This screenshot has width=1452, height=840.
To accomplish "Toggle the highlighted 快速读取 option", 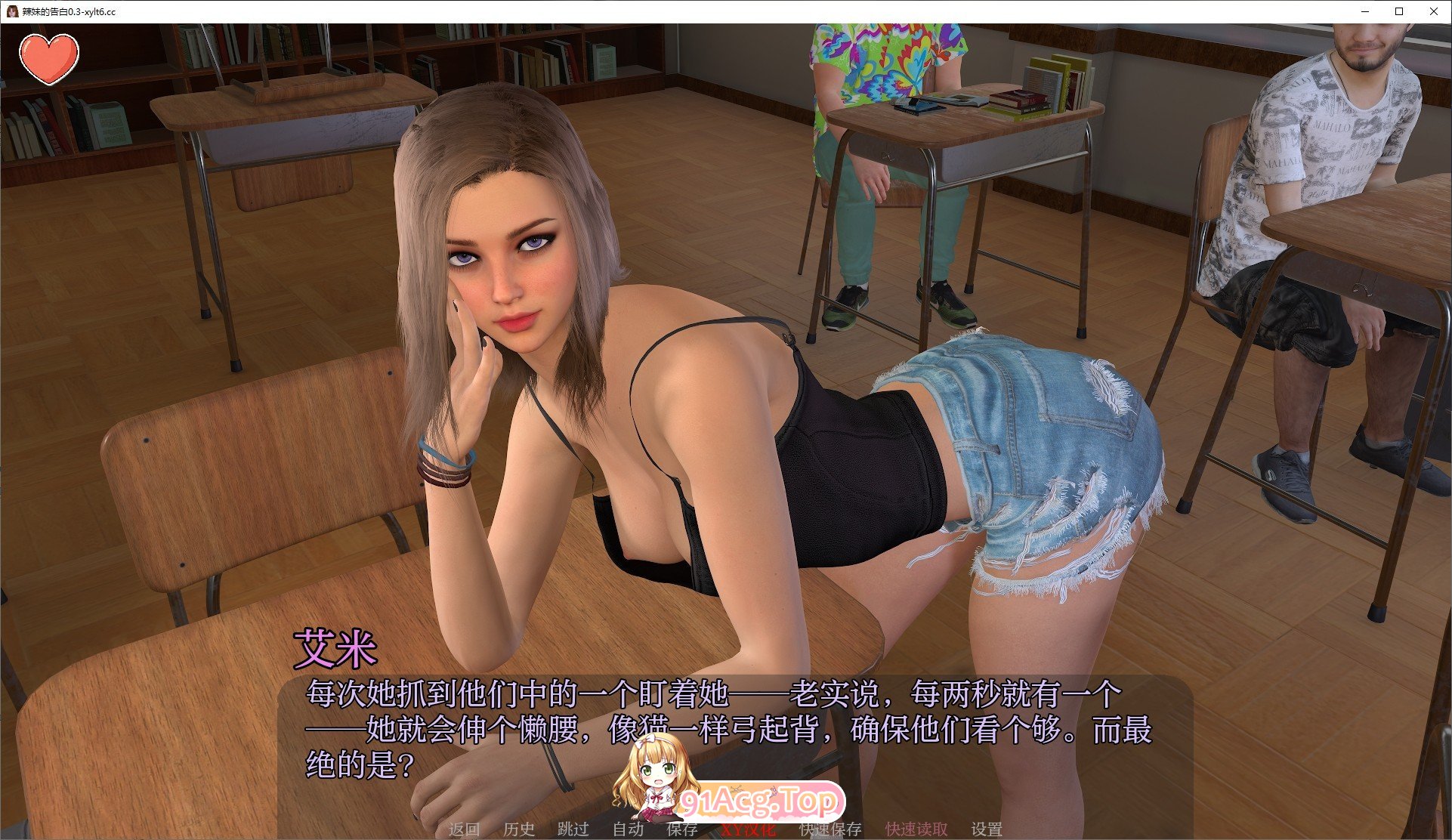I will point(915,829).
